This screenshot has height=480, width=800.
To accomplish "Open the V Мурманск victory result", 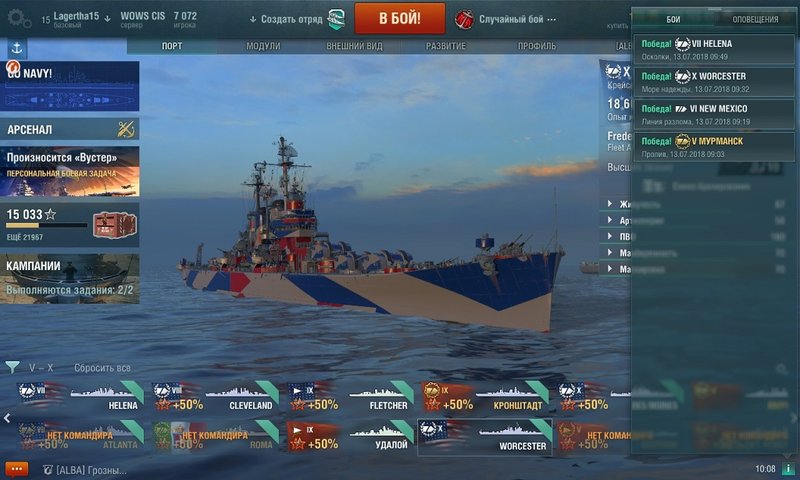I will pyautogui.click(x=714, y=146).
